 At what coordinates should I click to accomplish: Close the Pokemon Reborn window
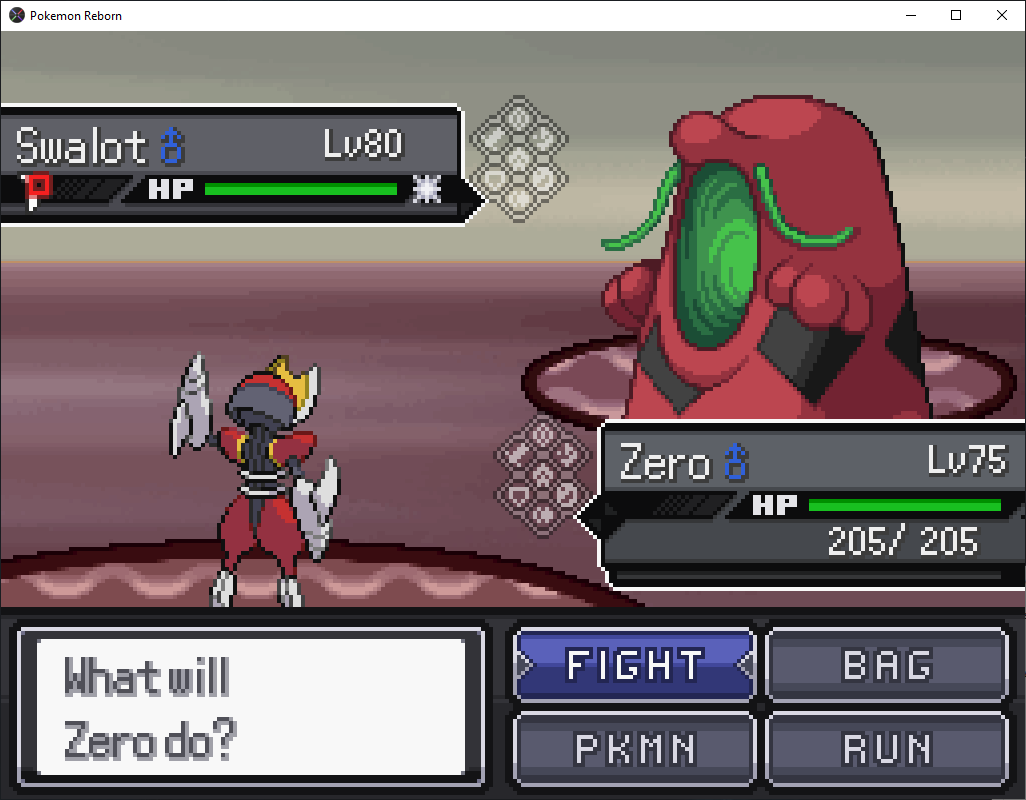(x=1002, y=15)
